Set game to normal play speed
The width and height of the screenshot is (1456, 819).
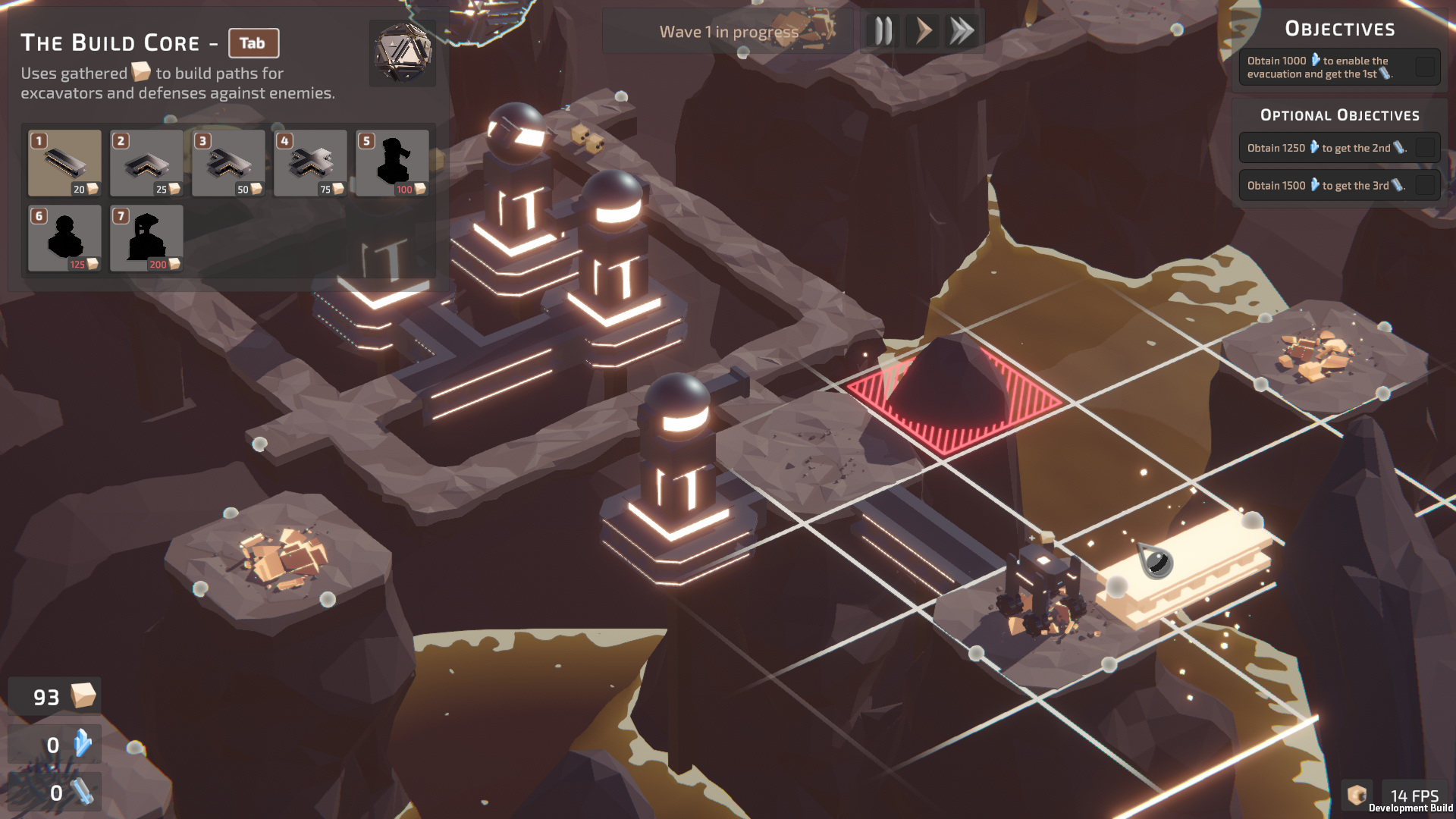(x=923, y=32)
